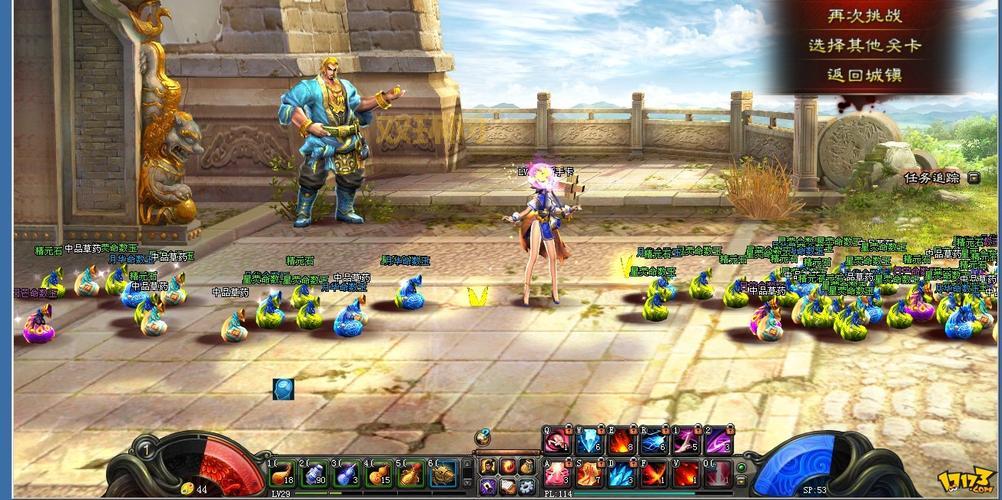The height and width of the screenshot is (500, 1002).
Task: Activate the W ice crystal skill
Action: click(589, 440)
